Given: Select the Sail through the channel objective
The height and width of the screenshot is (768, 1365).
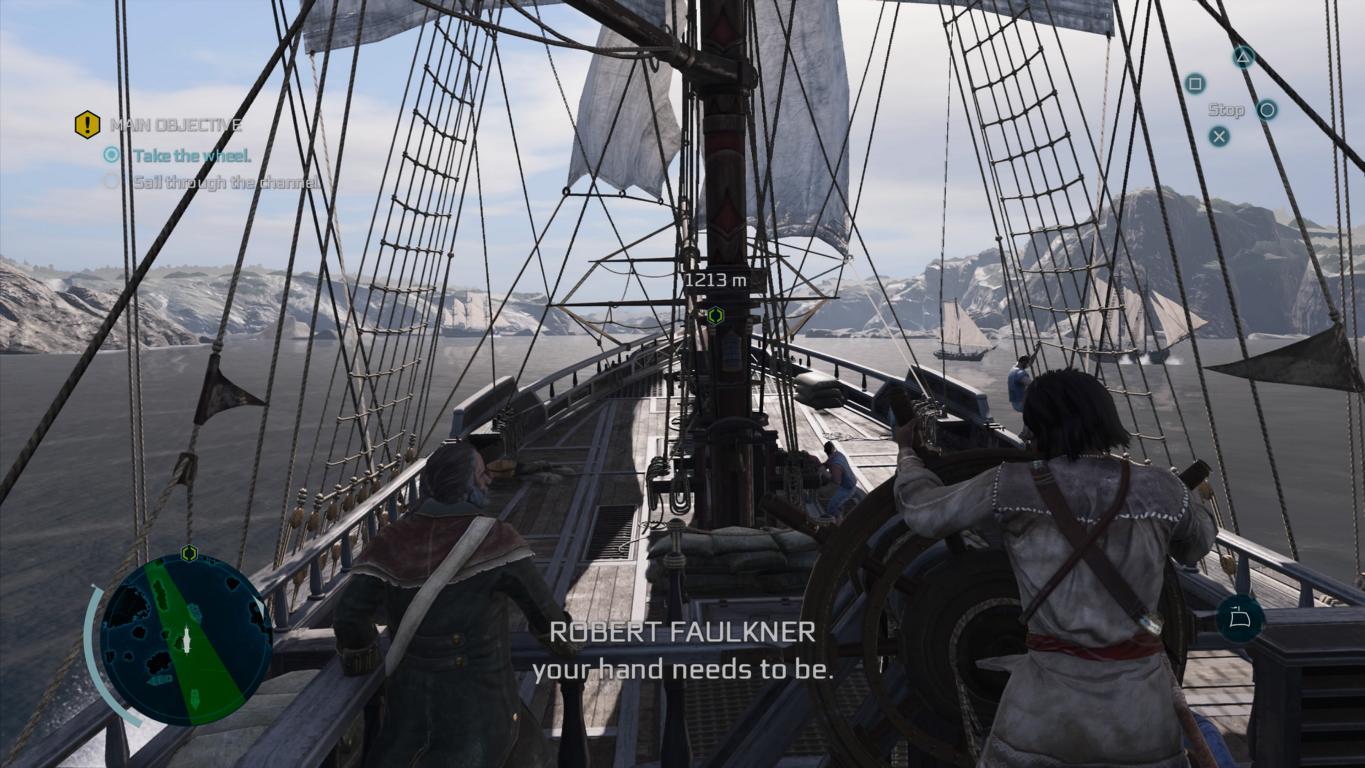Looking at the screenshot, I should pyautogui.click(x=226, y=182).
